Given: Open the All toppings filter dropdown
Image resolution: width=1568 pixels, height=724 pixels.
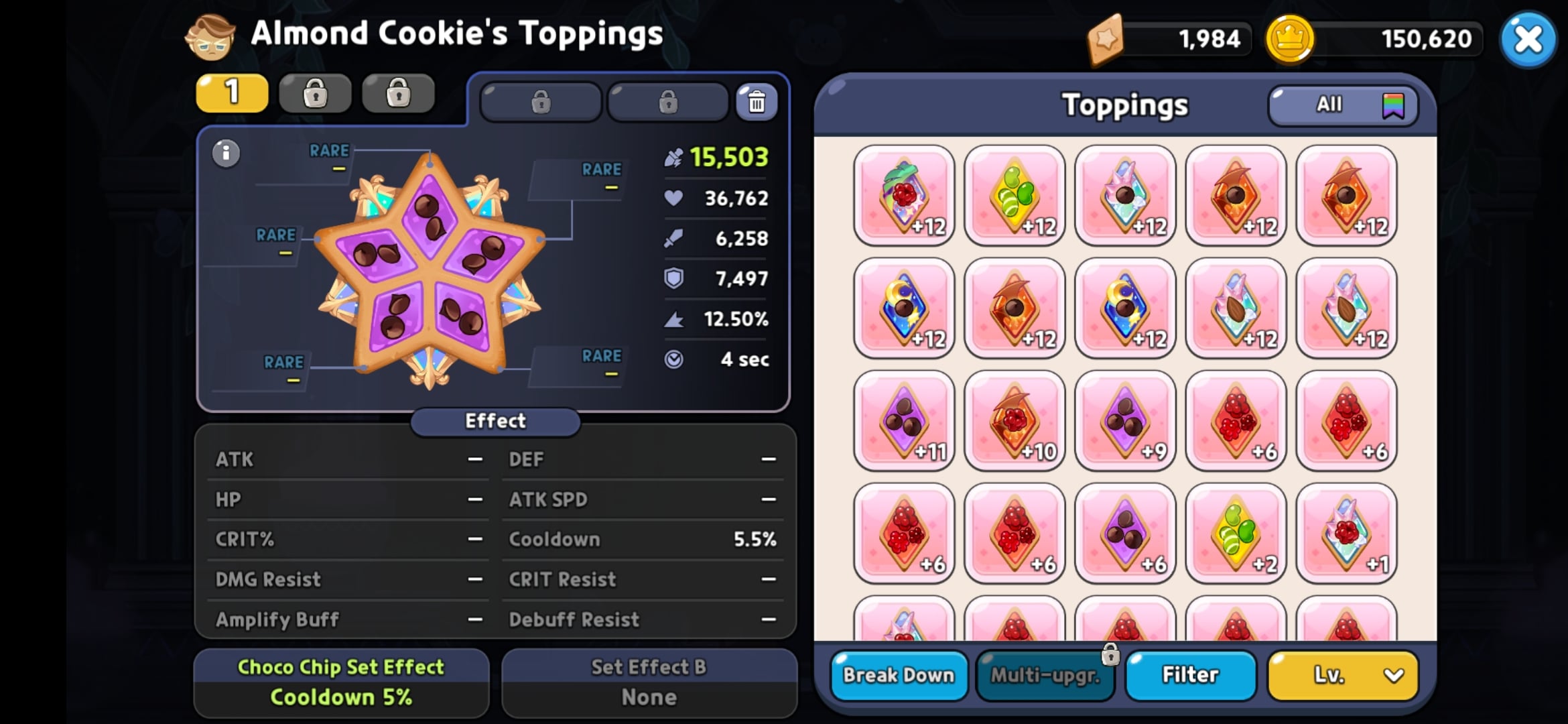Looking at the screenshot, I should coord(1330,105).
